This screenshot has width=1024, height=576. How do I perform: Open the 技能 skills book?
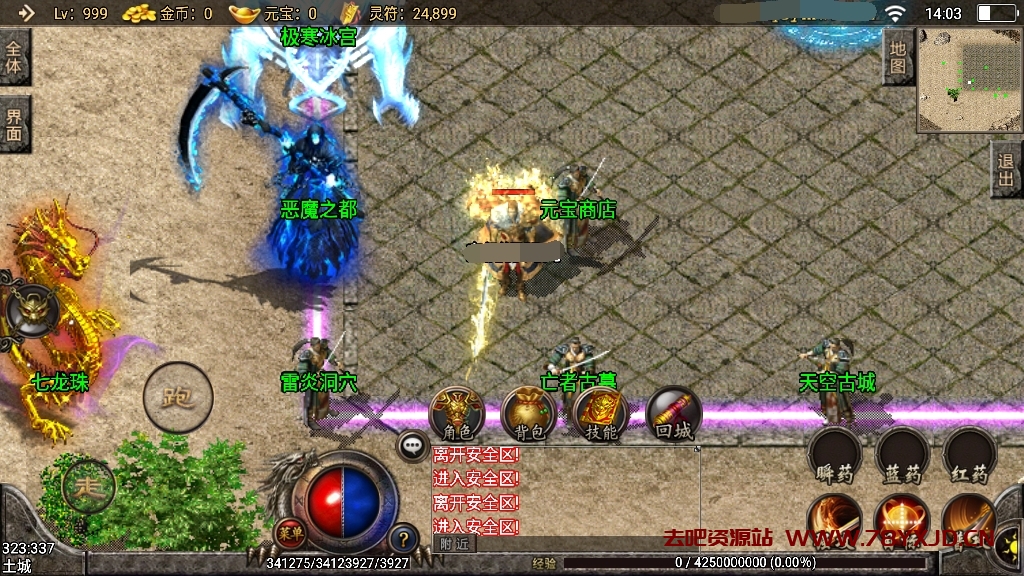coord(601,413)
